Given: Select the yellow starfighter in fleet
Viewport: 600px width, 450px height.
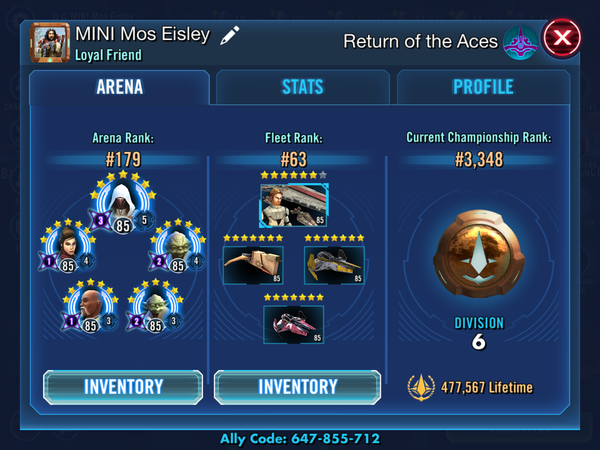Looking at the screenshot, I should (x=333, y=265).
